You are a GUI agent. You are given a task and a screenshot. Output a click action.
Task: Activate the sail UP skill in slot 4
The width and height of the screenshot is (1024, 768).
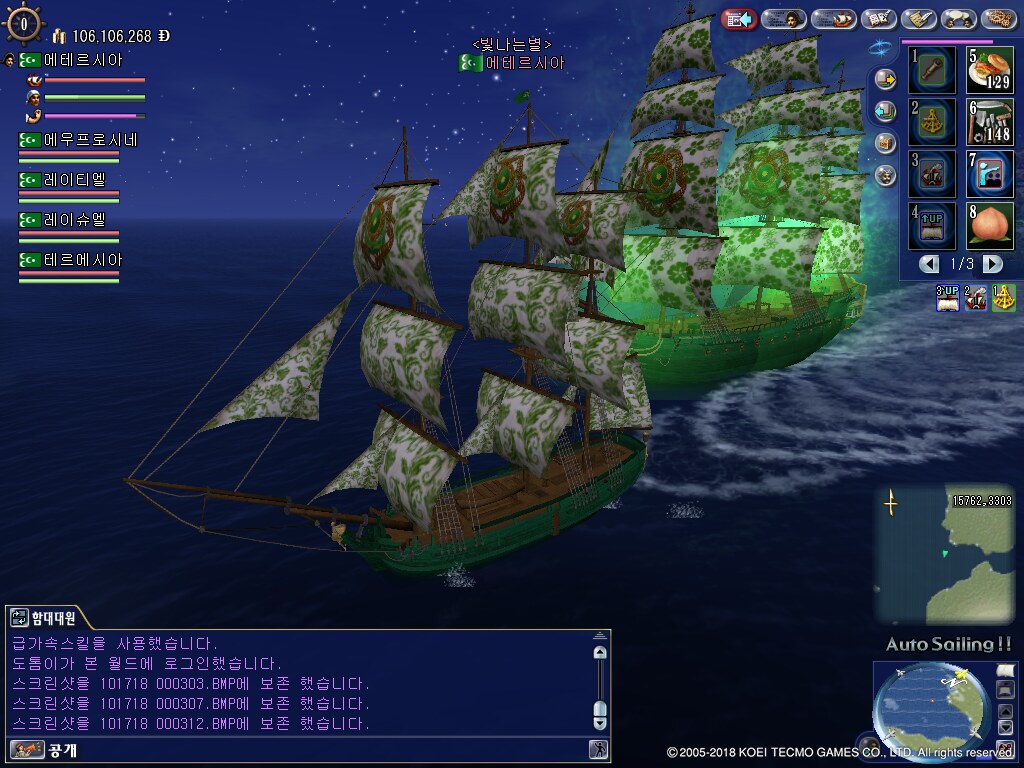(931, 225)
